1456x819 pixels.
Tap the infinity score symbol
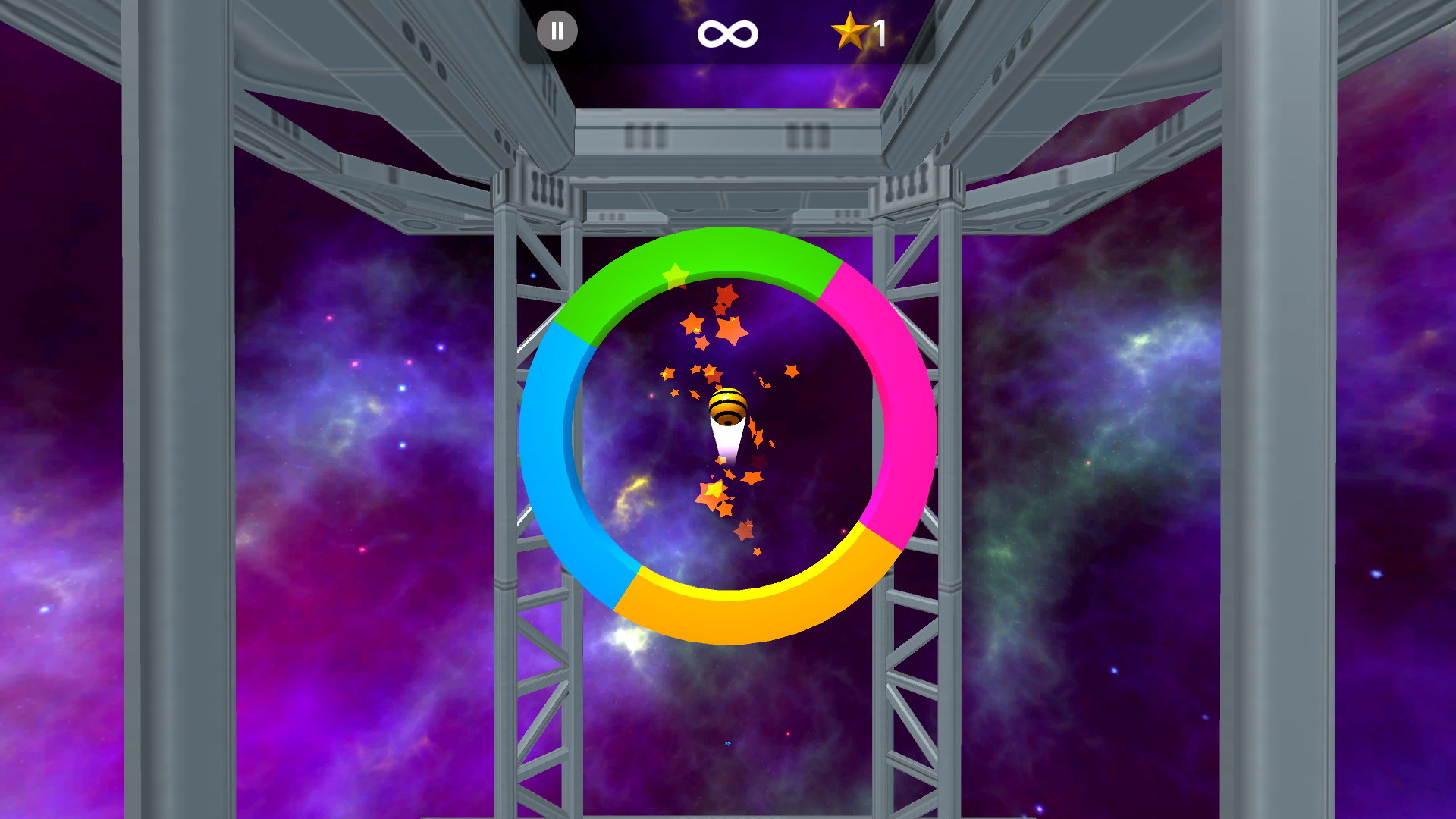click(727, 31)
